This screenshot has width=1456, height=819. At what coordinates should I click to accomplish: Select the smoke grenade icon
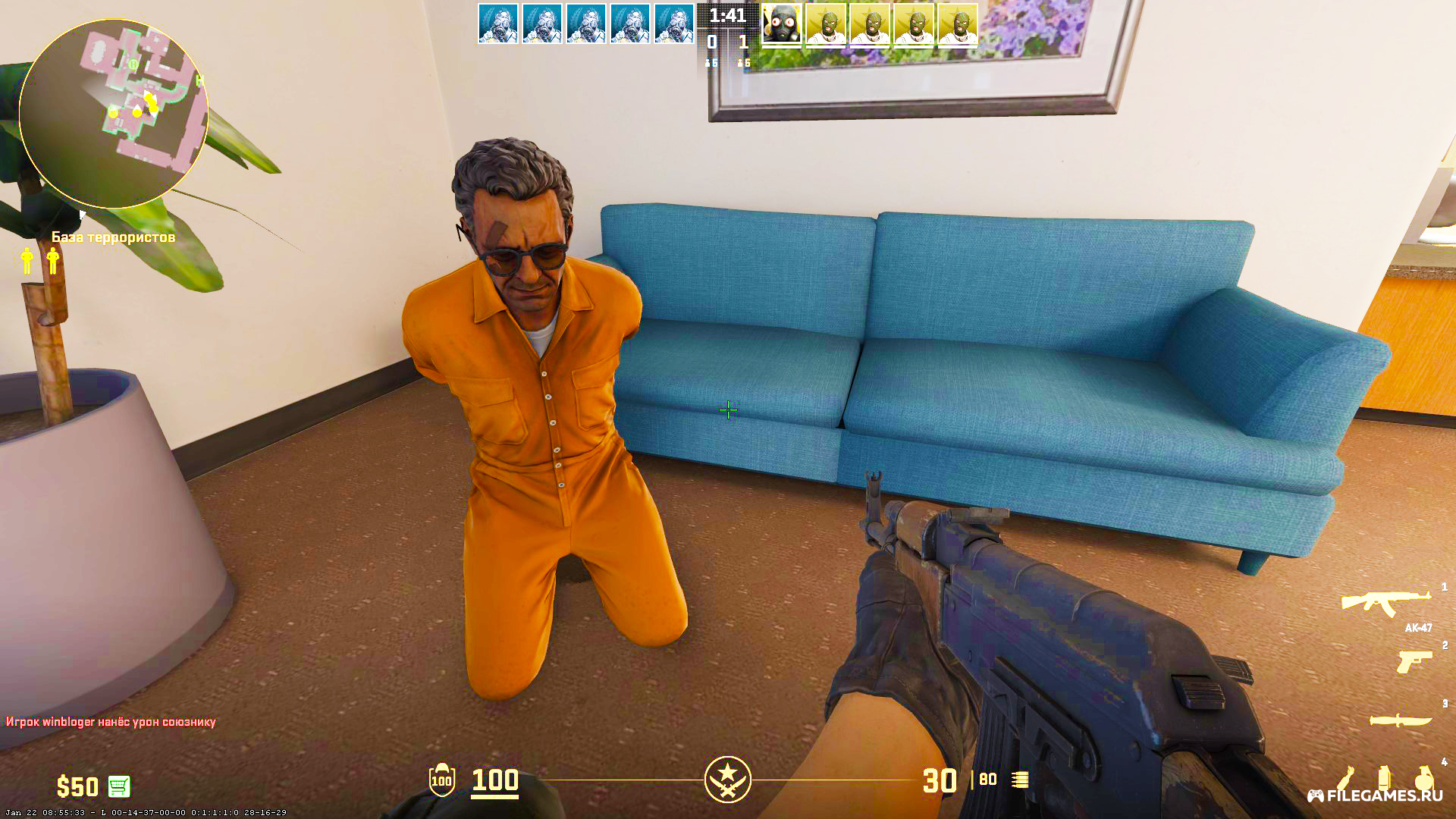[1384, 779]
